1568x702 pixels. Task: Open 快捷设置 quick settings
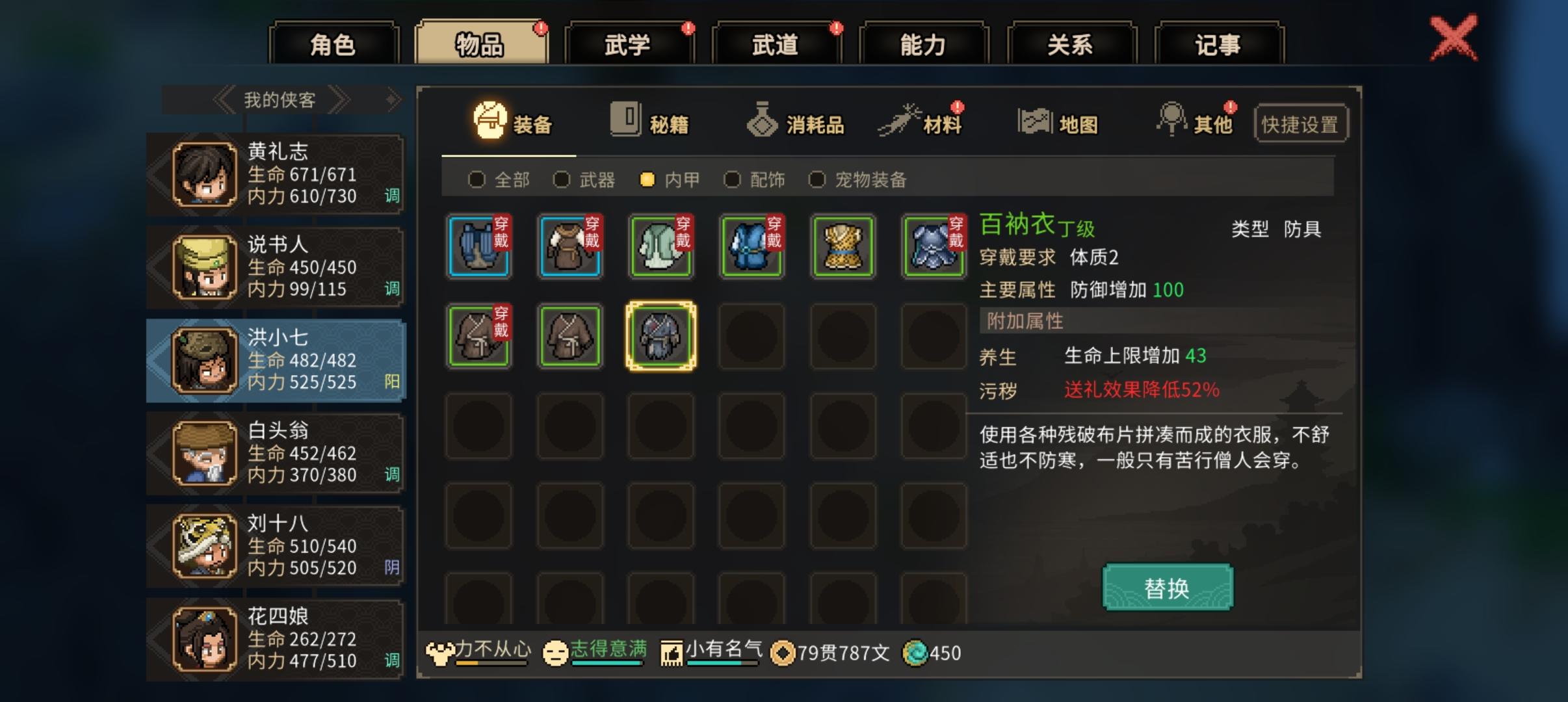coord(1302,122)
